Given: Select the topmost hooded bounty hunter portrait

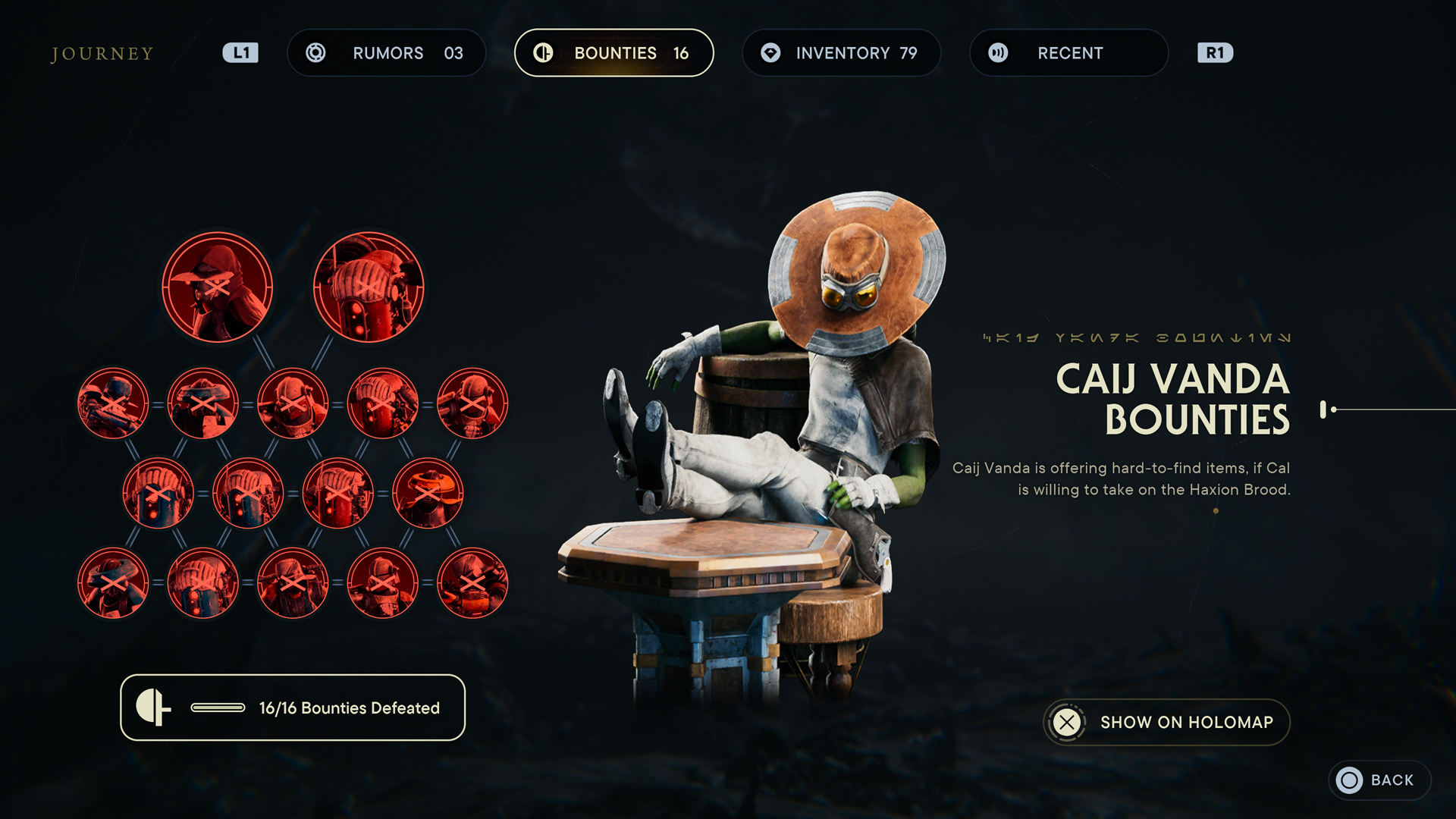Looking at the screenshot, I should pos(218,287).
